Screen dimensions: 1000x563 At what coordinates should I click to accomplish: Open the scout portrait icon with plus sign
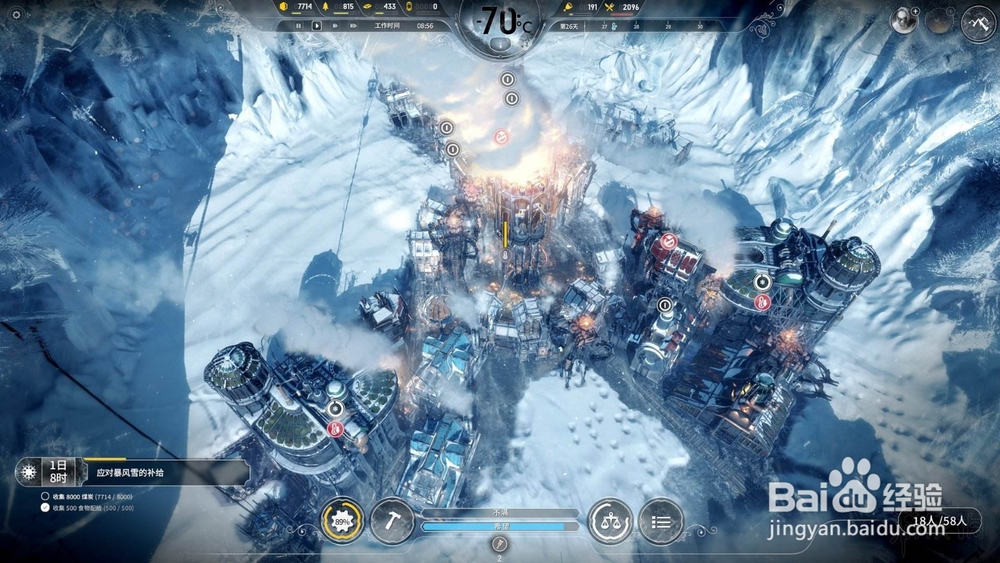pyautogui.click(x=905, y=21)
